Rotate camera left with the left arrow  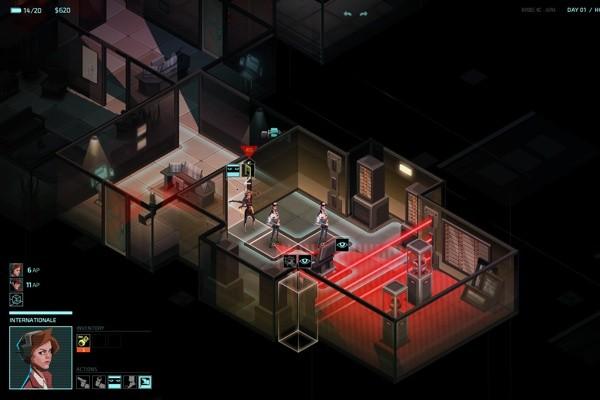348,14
